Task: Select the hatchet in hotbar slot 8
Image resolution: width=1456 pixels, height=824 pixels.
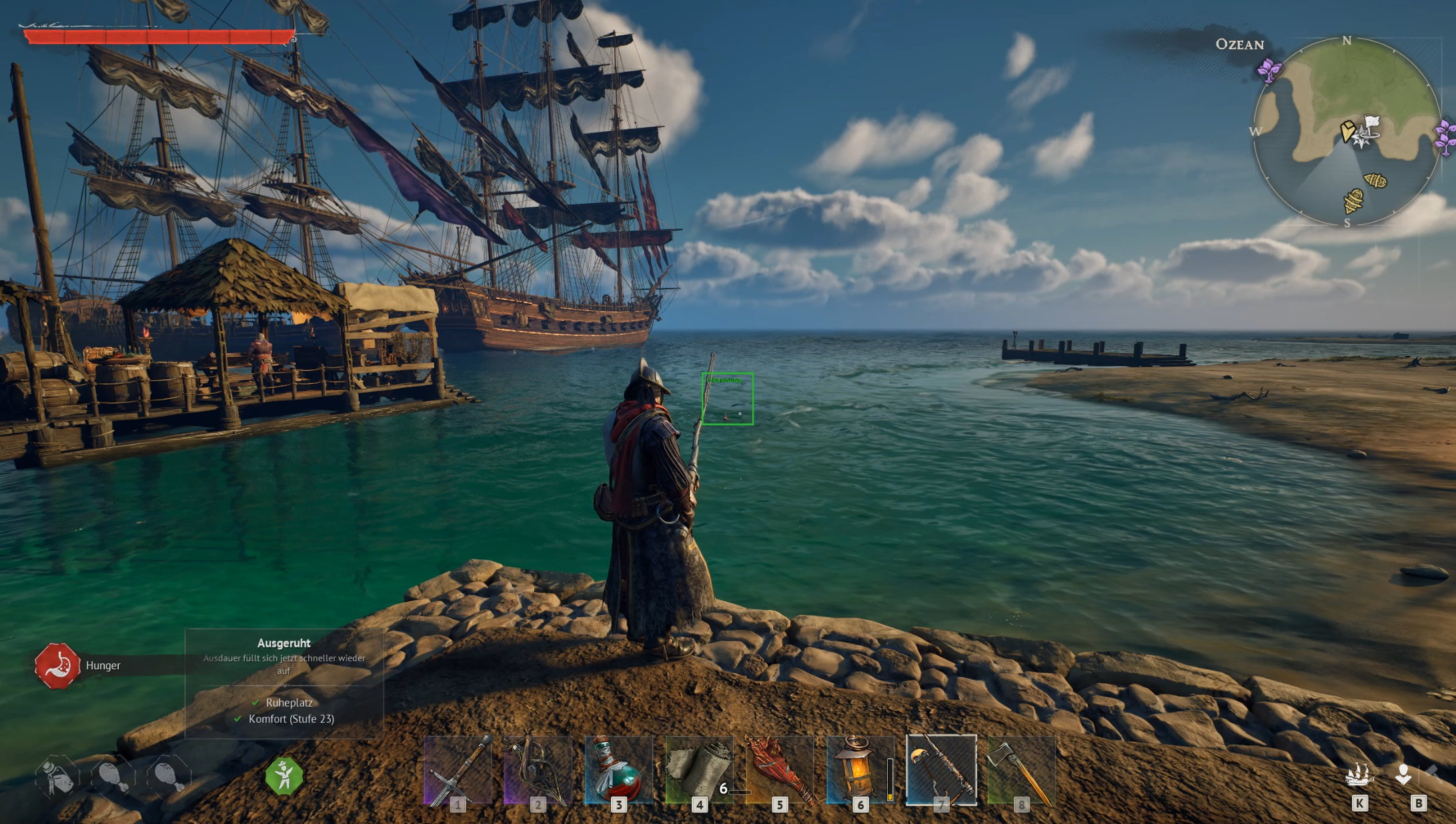Action: tap(1020, 770)
